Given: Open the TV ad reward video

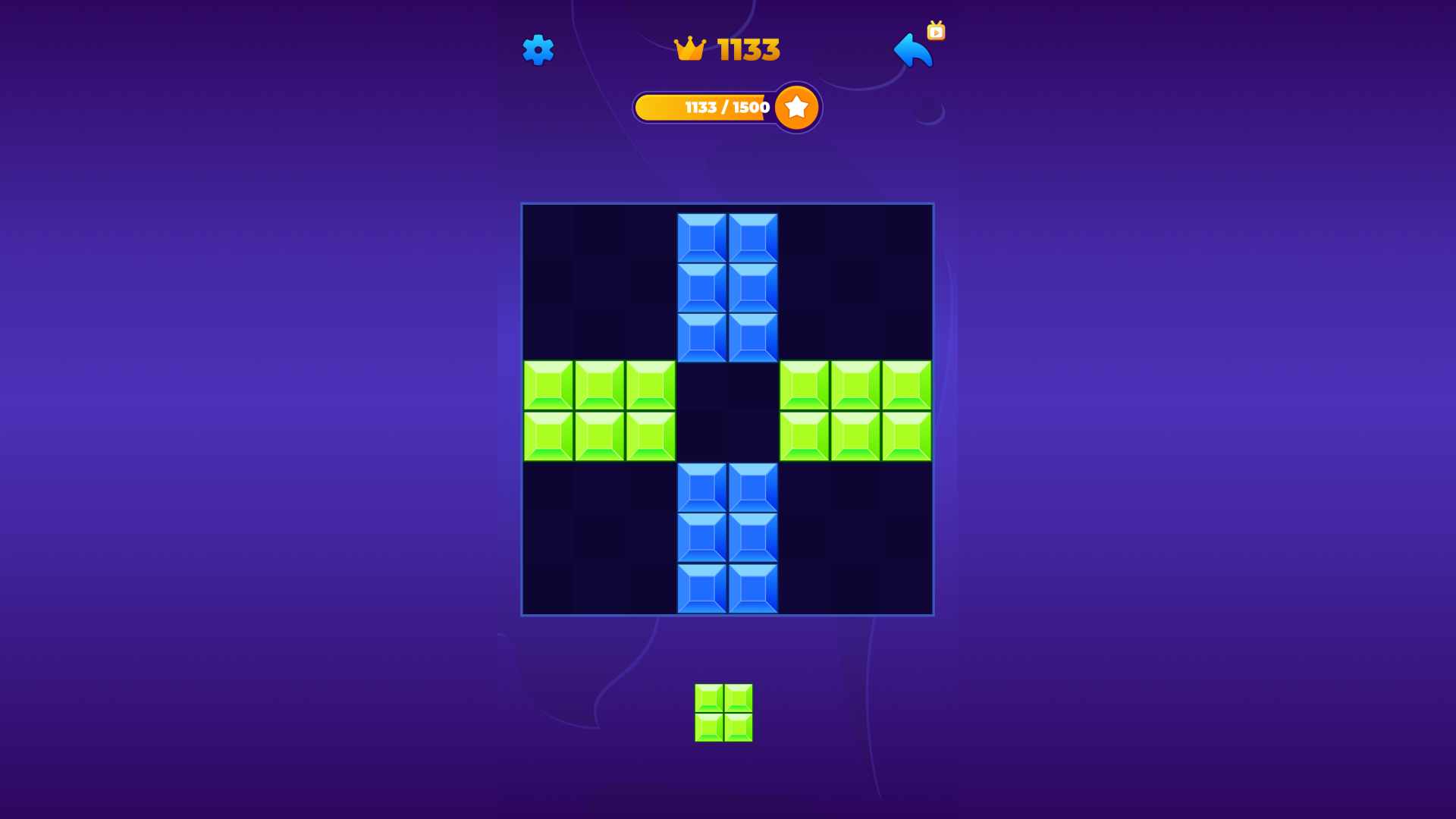Looking at the screenshot, I should (x=936, y=32).
